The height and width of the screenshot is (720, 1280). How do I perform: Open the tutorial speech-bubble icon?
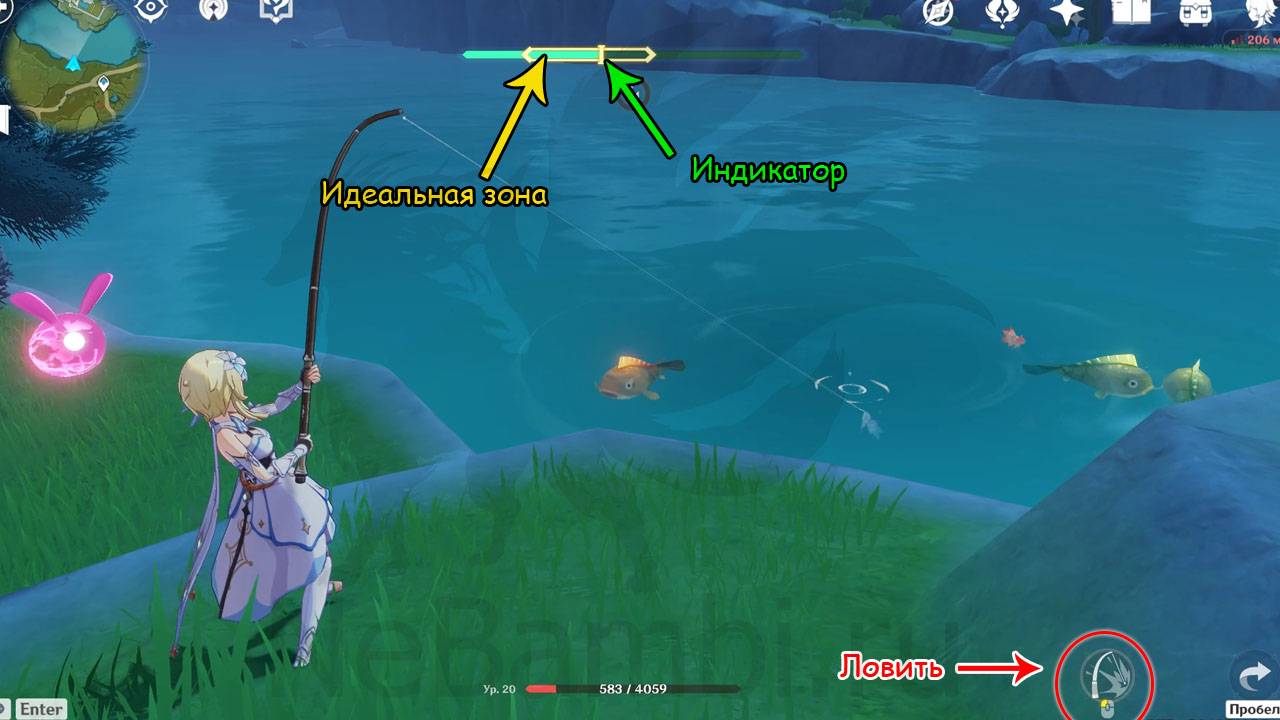coord(275,9)
